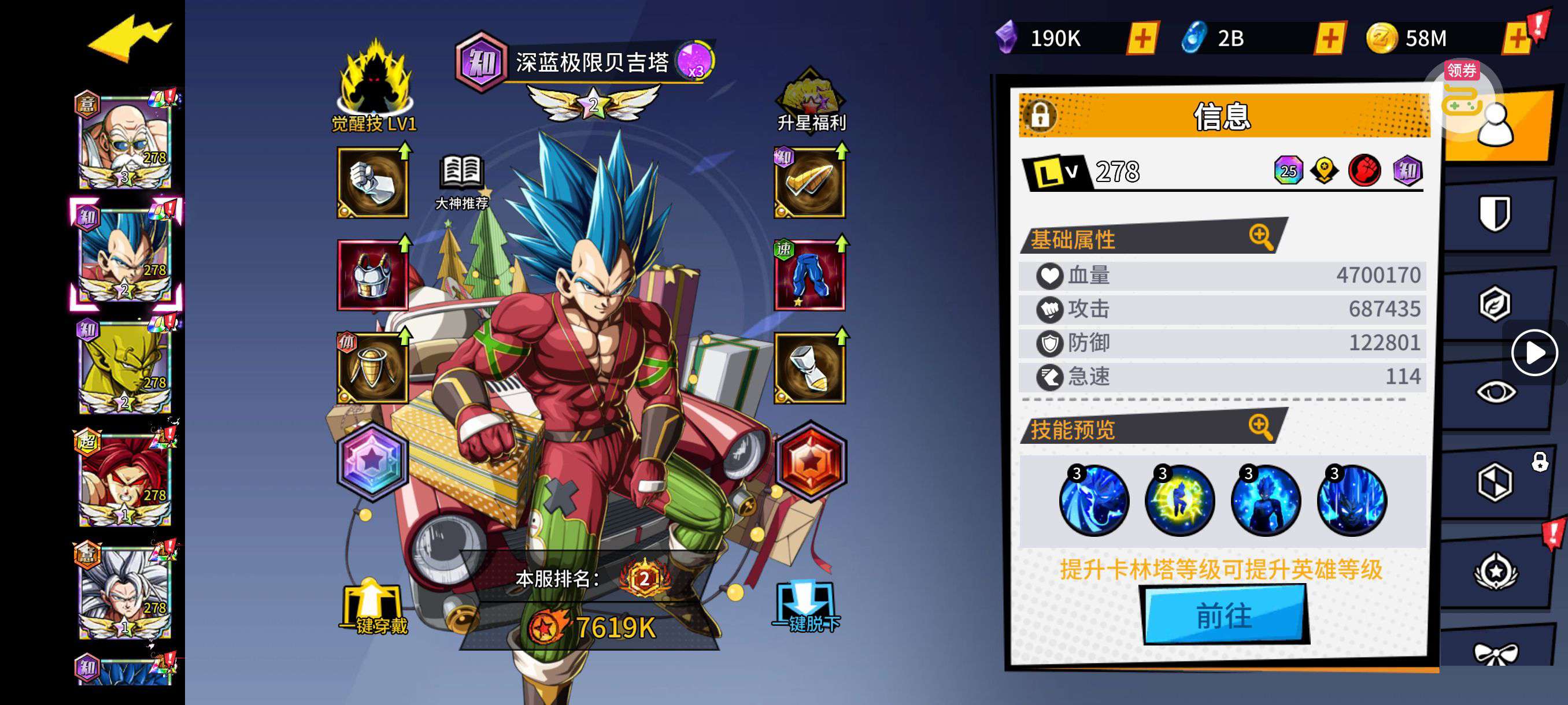Tap the yellow back arrow
Image resolution: width=1568 pixels, height=705 pixels.
[130, 38]
